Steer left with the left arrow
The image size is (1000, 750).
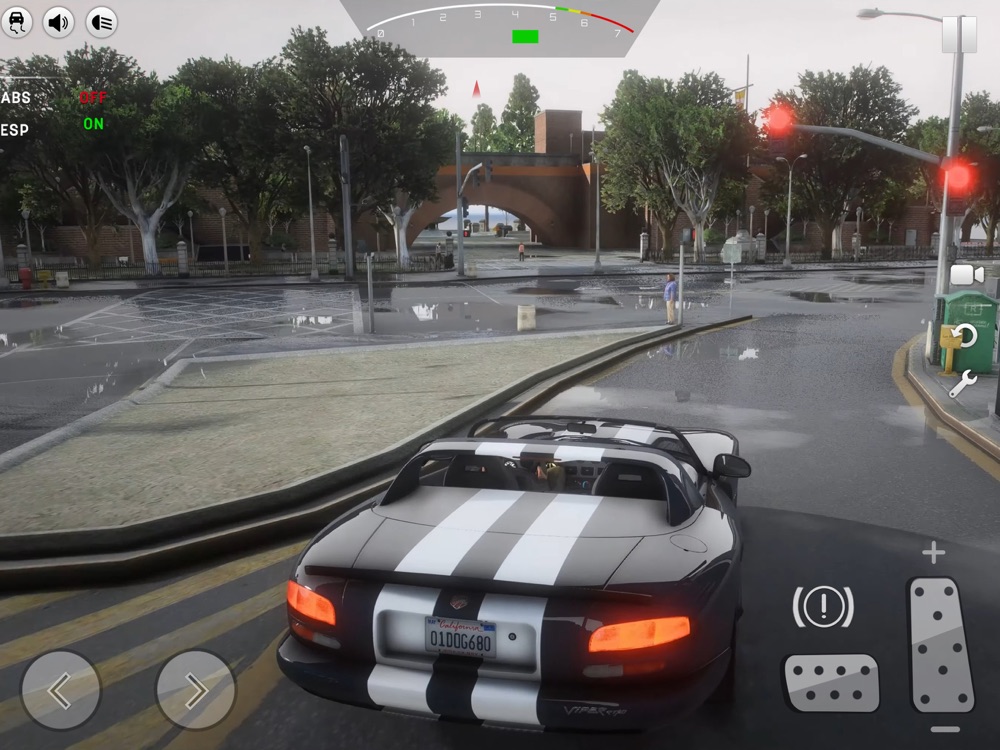point(61,690)
